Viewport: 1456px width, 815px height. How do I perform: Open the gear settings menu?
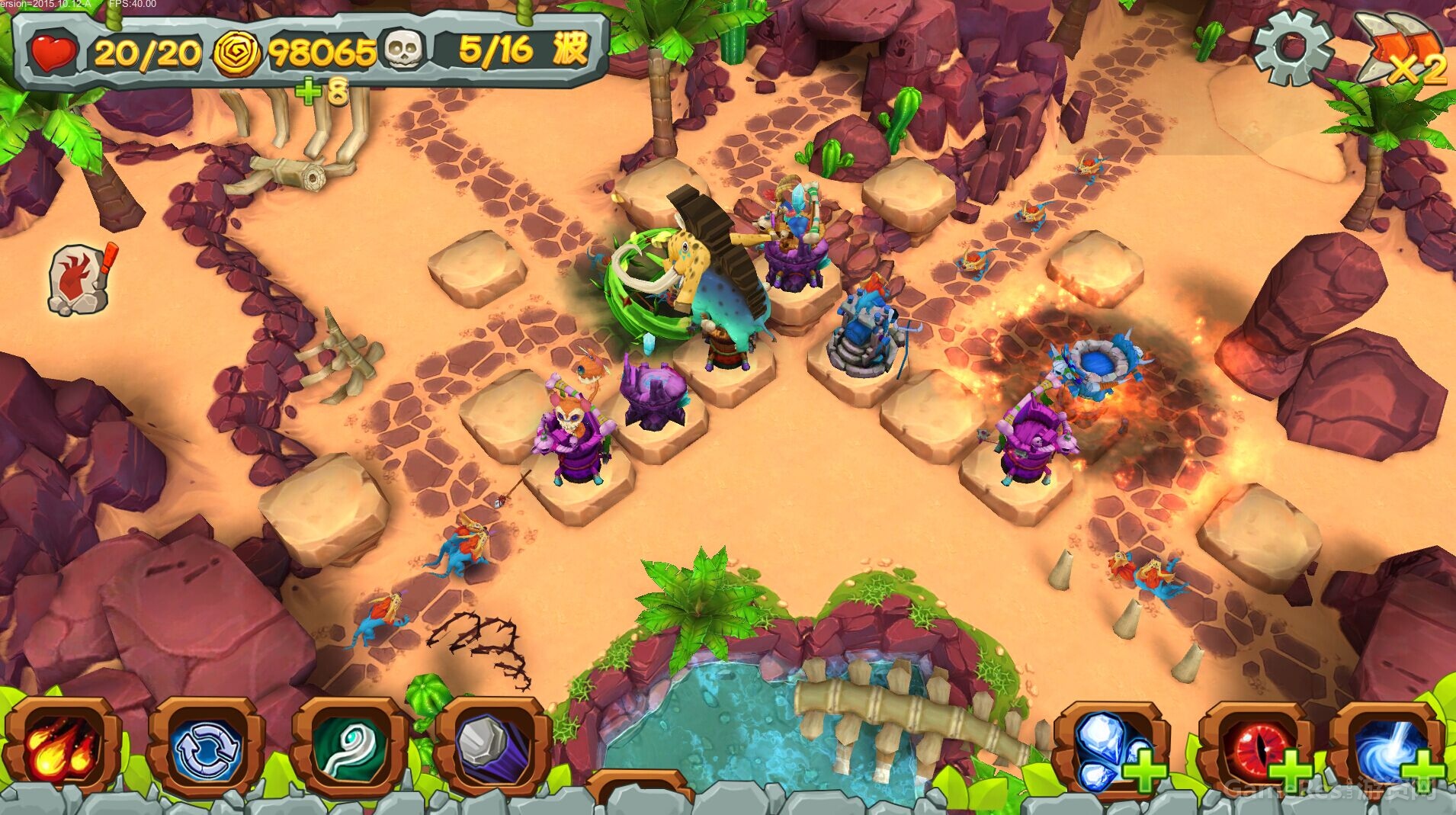point(1291,47)
